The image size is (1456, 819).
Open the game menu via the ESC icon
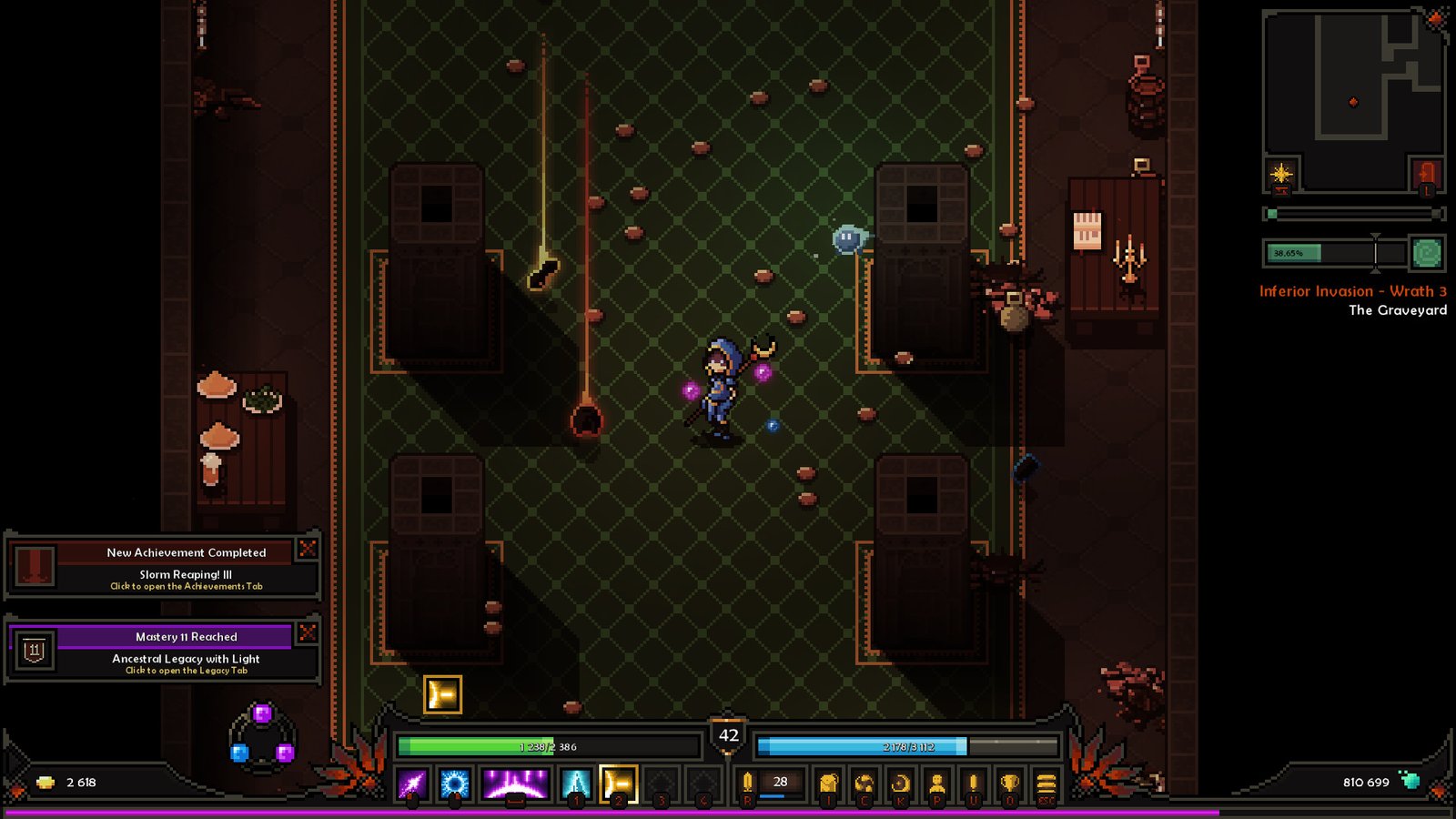click(x=1046, y=781)
